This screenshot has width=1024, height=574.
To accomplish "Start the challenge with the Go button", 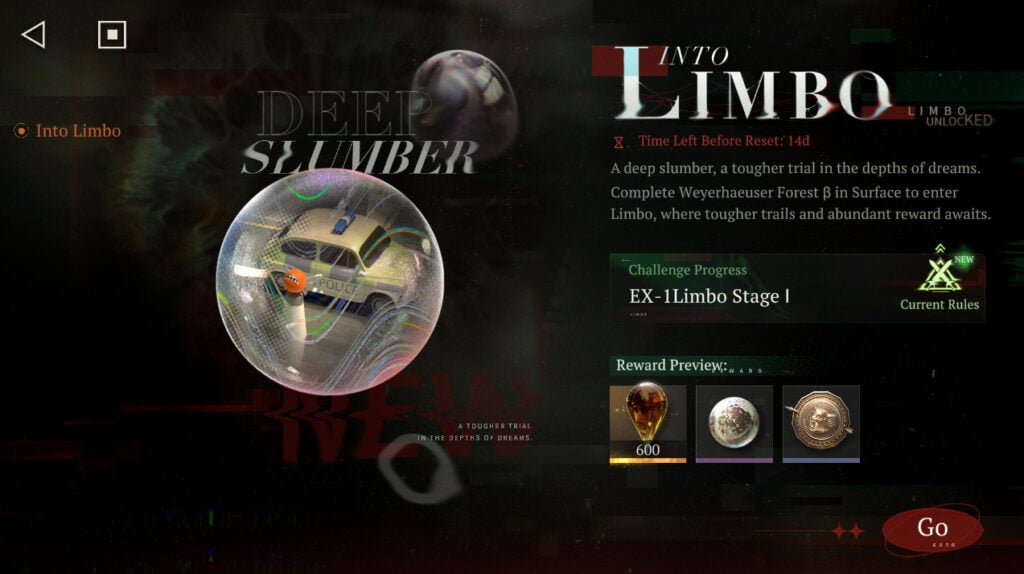I will click(x=932, y=529).
